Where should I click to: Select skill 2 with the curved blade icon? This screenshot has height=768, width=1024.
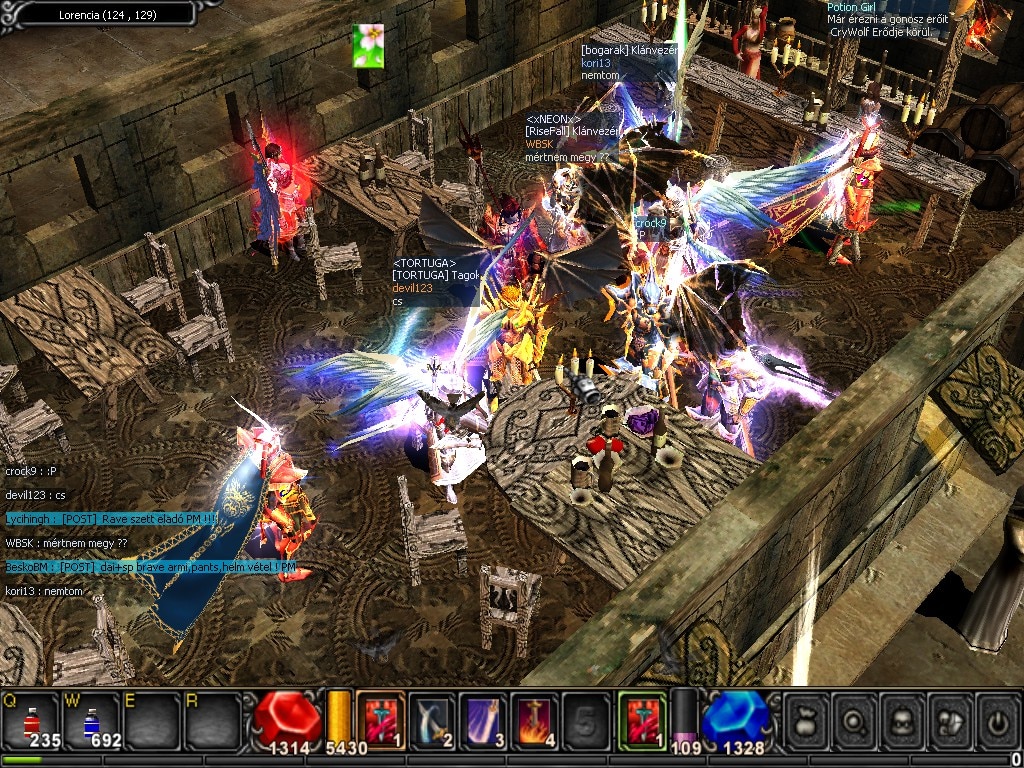431,717
